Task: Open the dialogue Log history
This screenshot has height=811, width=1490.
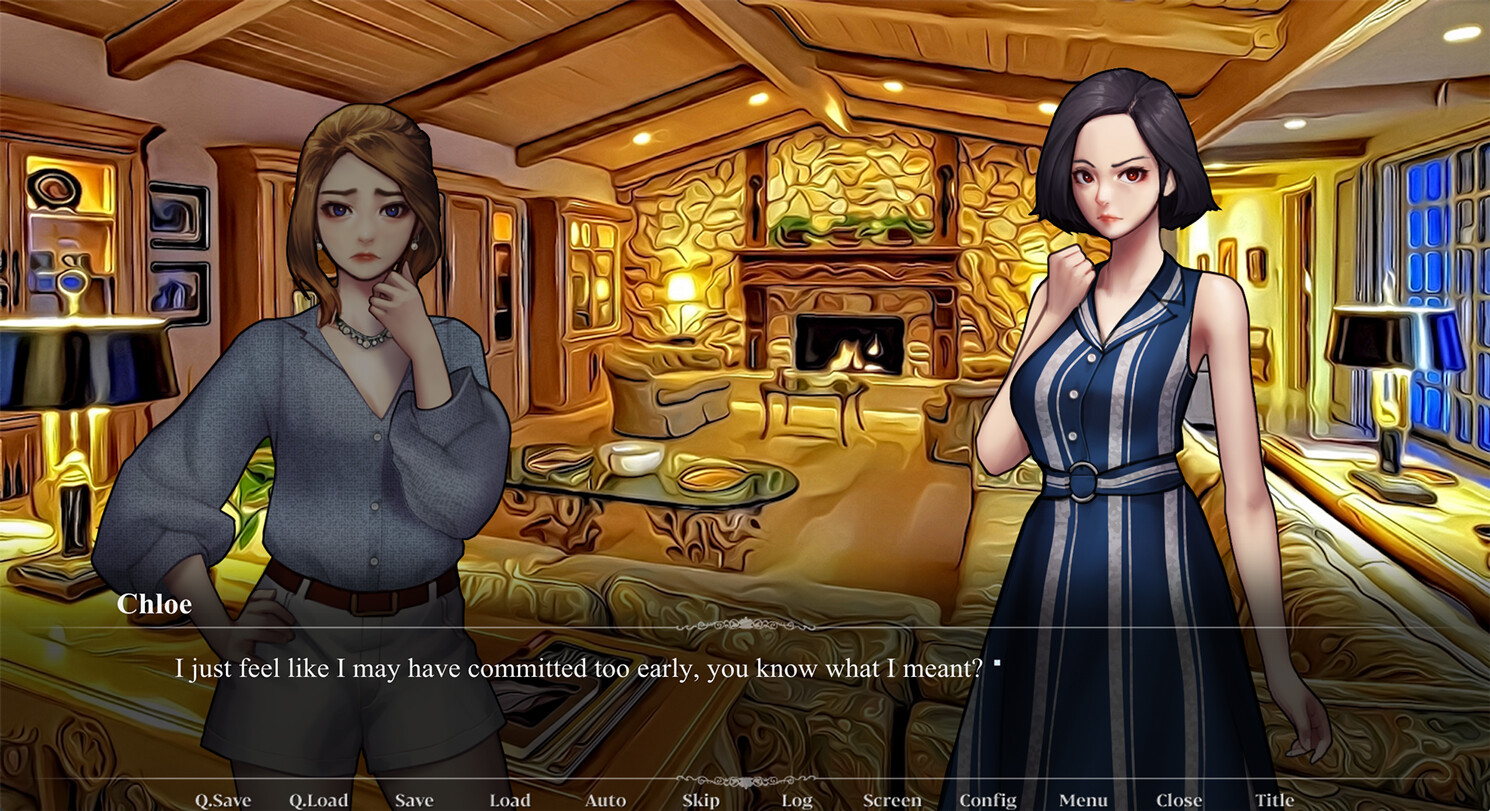Action: 796,799
